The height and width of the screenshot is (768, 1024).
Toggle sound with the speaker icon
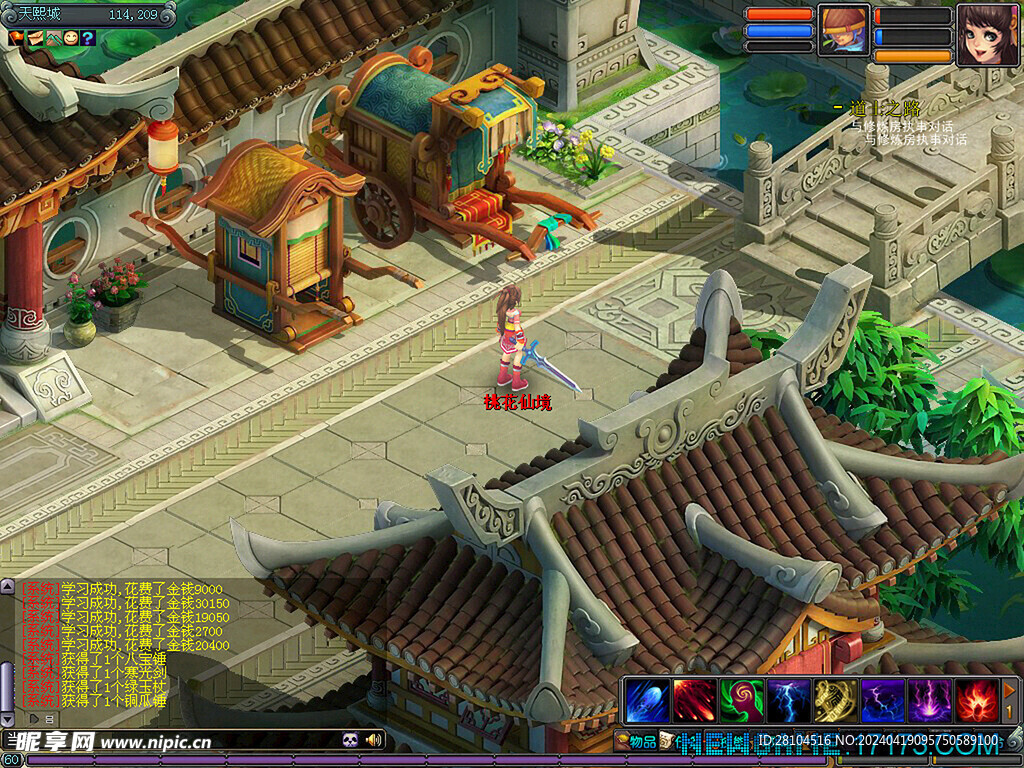click(374, 740)
